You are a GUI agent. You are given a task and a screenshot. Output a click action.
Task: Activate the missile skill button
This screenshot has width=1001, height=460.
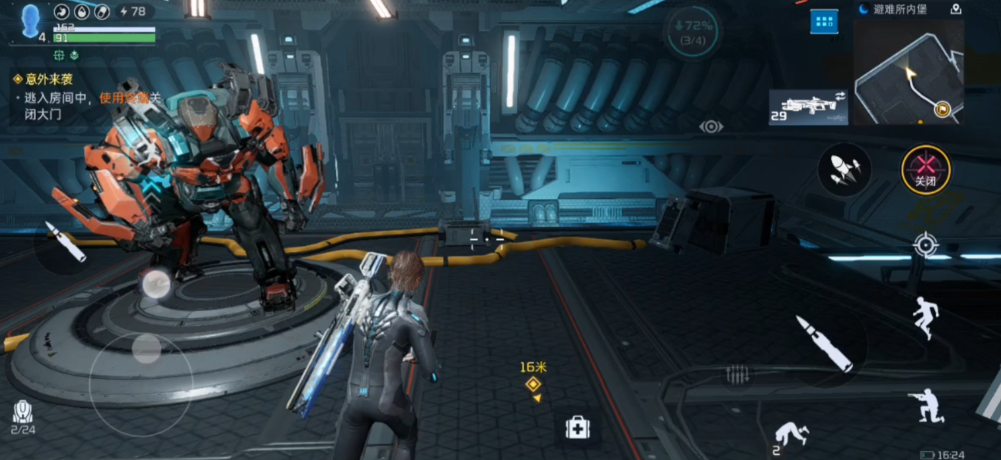click(845, 169)
